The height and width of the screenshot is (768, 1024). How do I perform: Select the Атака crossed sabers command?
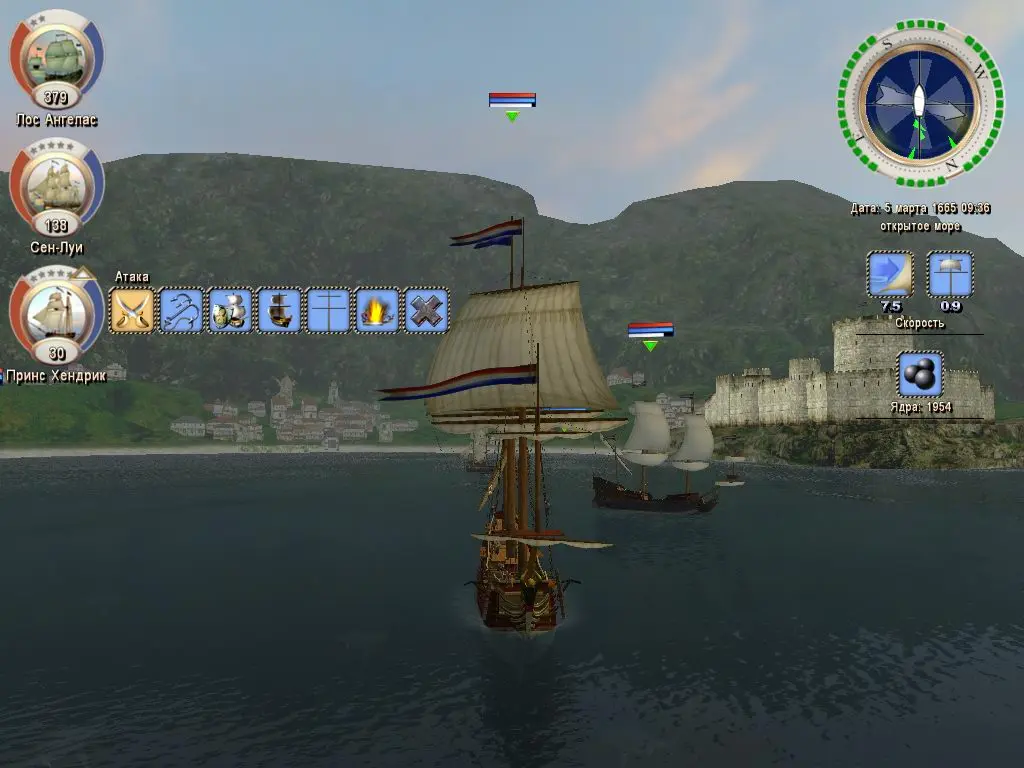[x=132, y=310]
